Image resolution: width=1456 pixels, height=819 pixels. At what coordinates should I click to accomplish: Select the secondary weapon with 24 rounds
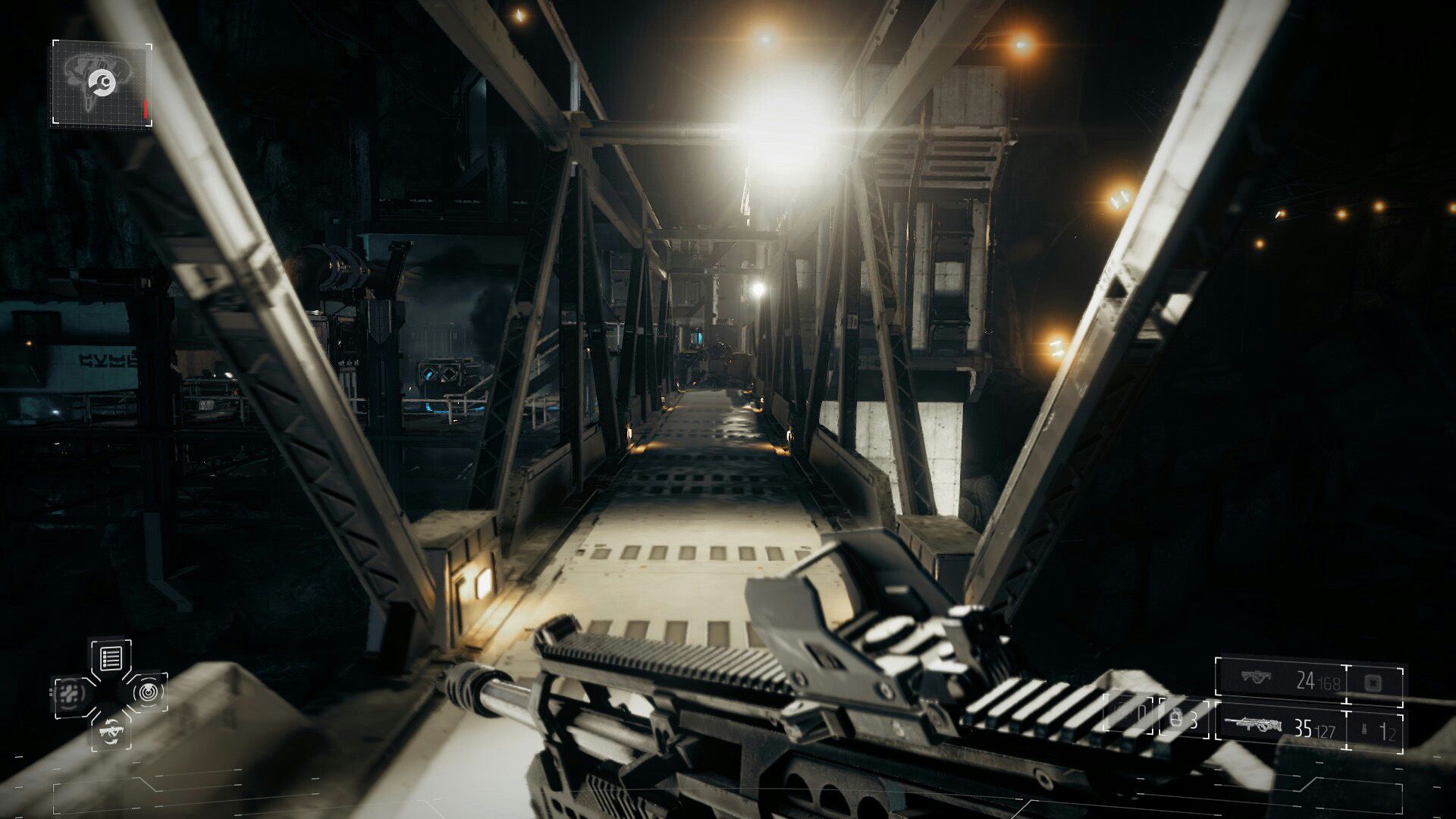pyautogui.click(x=1280, y=680)
